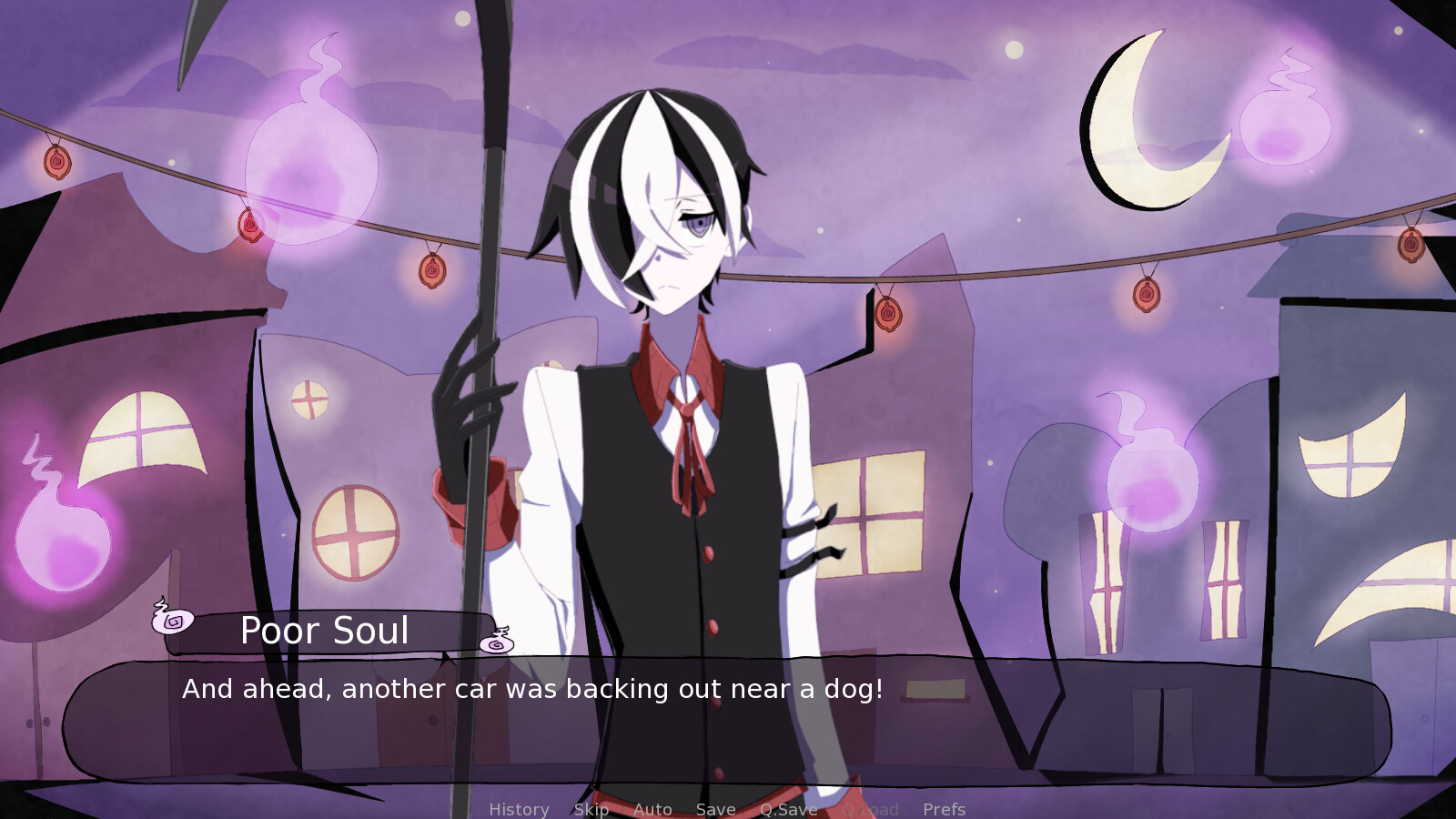This screenshot has height=819, width=1456.
Task: Select the grayed-out Q.Load option
Action: [871, 809]
